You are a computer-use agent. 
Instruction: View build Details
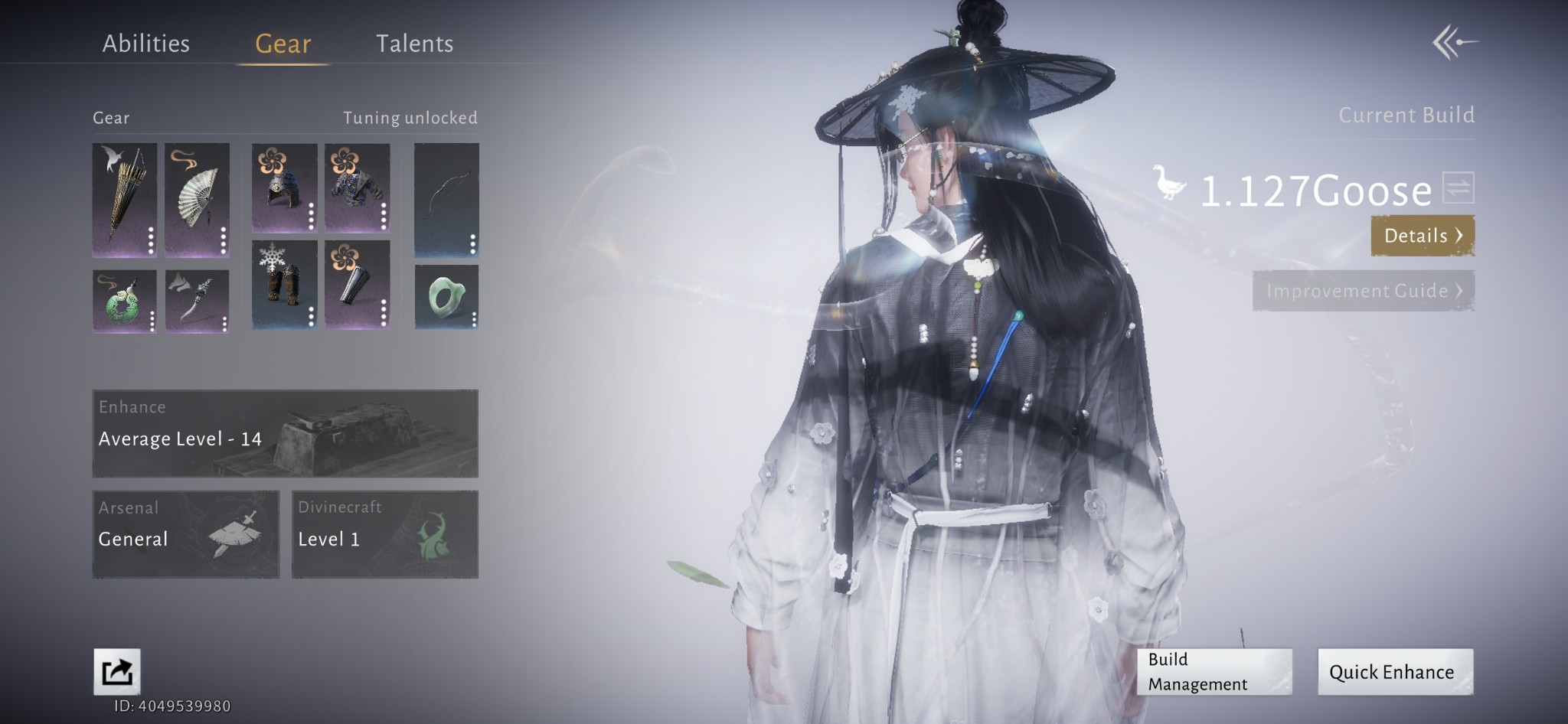[x=1422, y=236]
